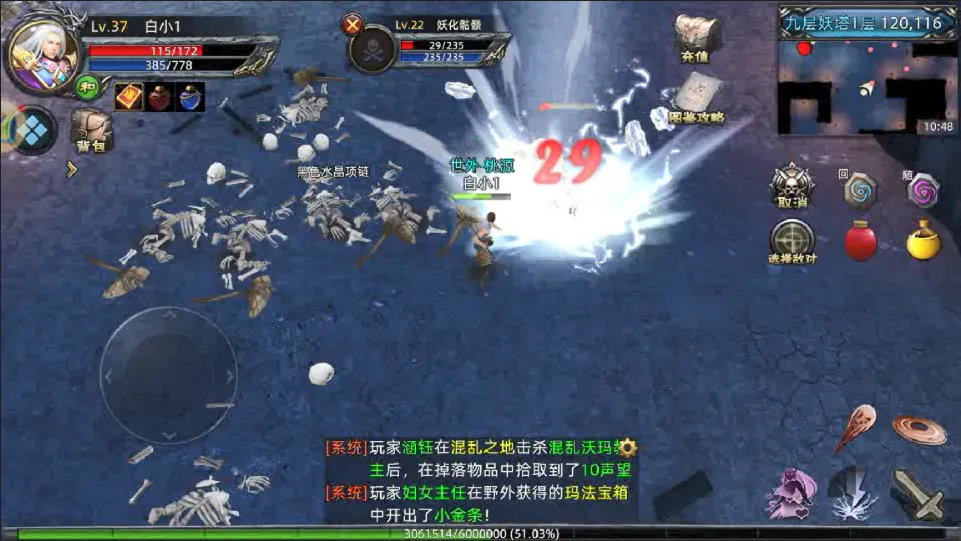Image resolution: width=961 pixels, height=541 pixels.
Task: Cast the lightning strike skill
Action: click(x=853, y=493)
